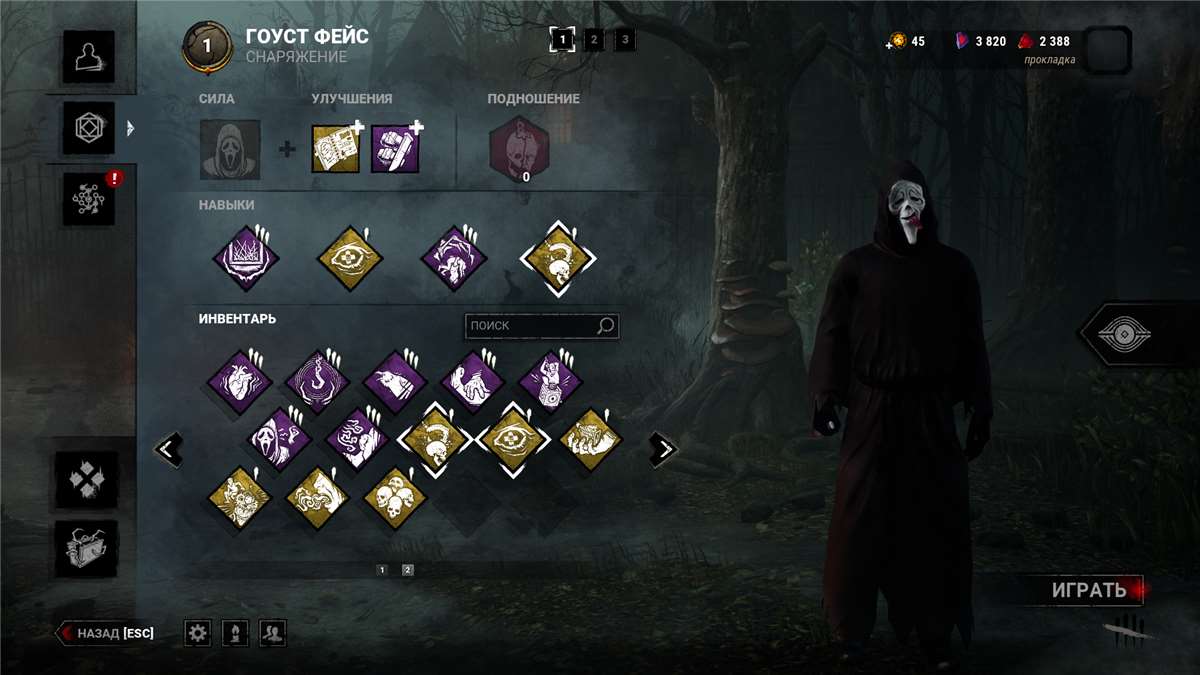Viewport: 1200px width, 675px height.
Task: Pick the anatomical heart perk in inventory
Action: pyautogui.click(x=240, y=380)
